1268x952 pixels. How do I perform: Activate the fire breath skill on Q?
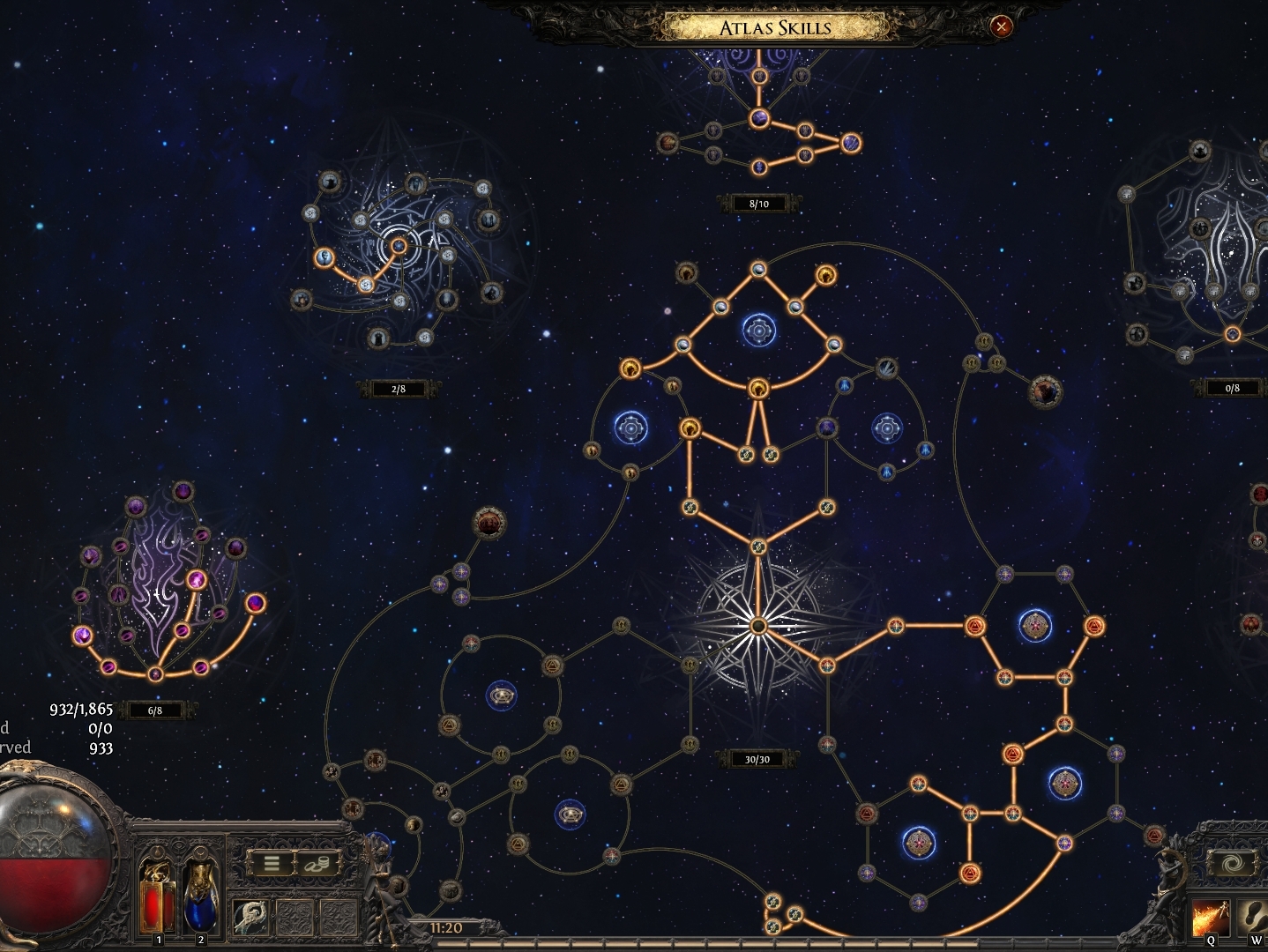(1210, 918)
